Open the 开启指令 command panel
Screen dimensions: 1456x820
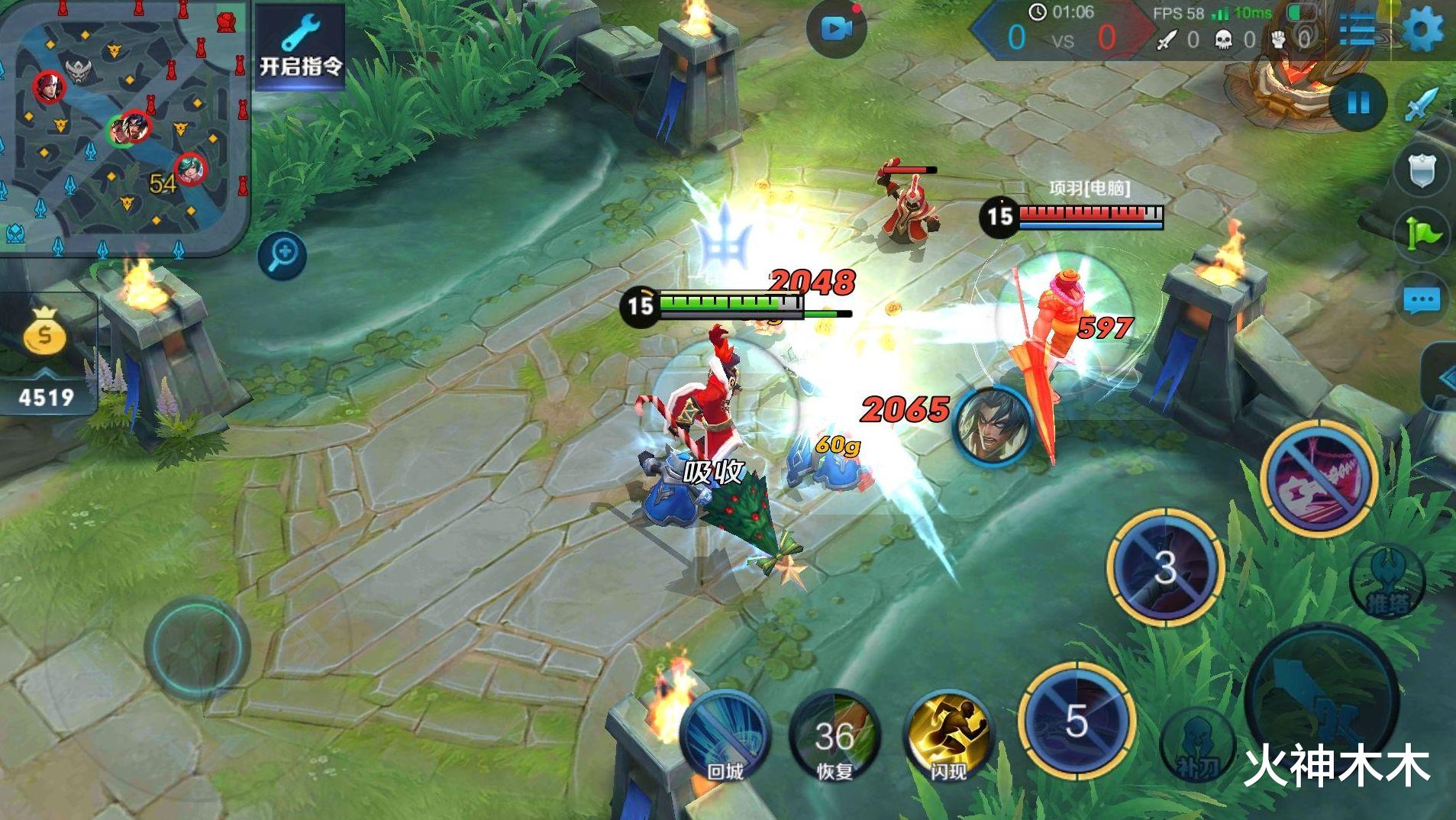pyautogui.click(x=299, y=46)
